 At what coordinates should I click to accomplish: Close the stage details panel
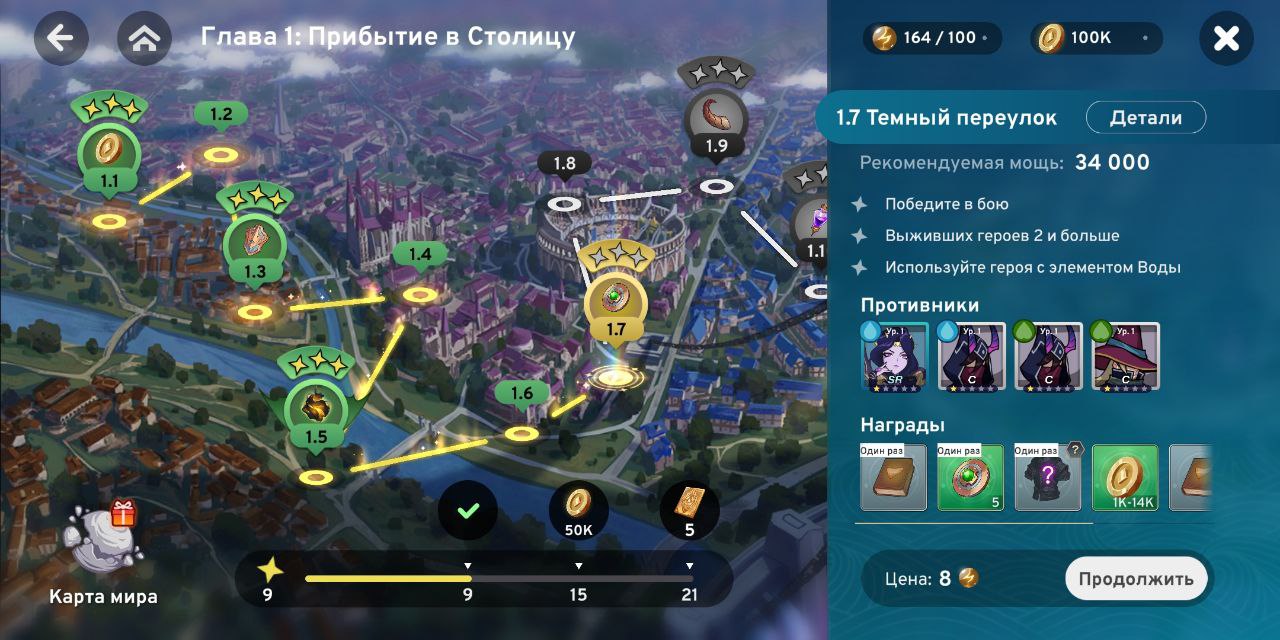pyautogui.click(x=1226, y=38)
